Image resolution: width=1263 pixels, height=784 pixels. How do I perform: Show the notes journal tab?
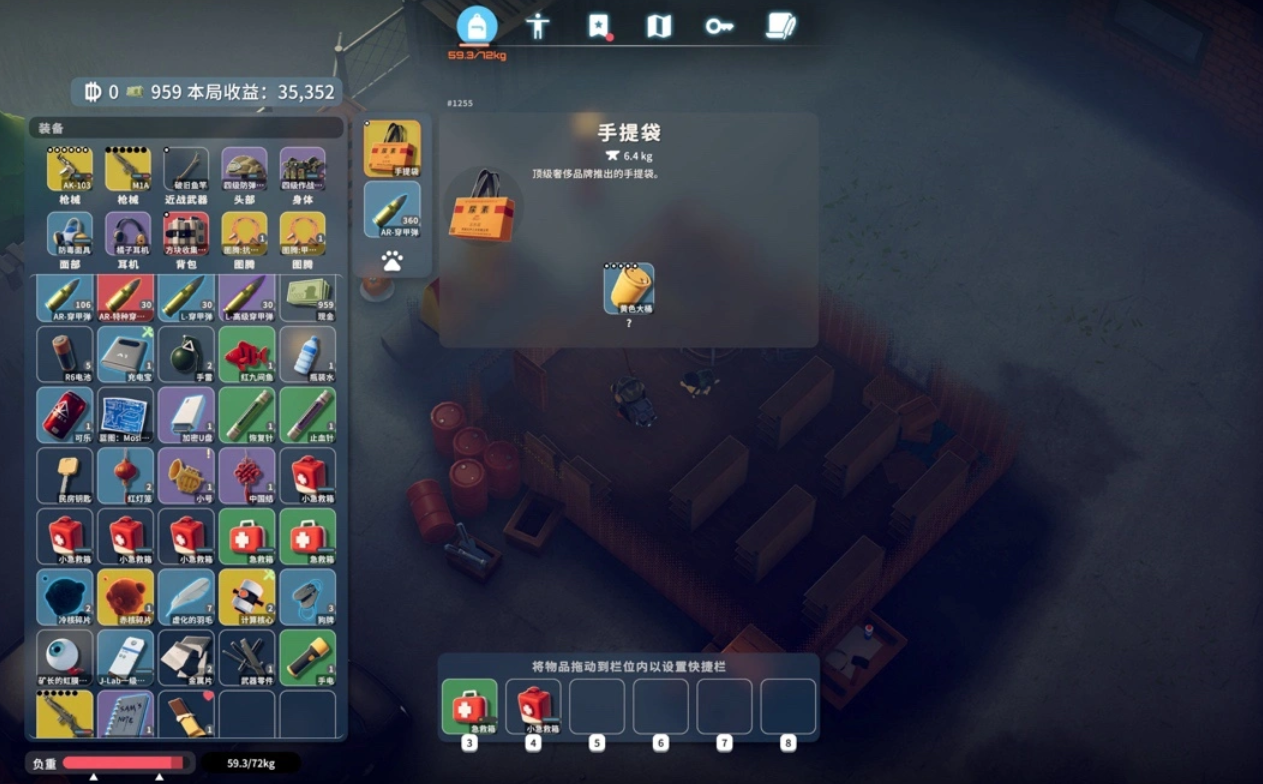(x=780, y=26)
